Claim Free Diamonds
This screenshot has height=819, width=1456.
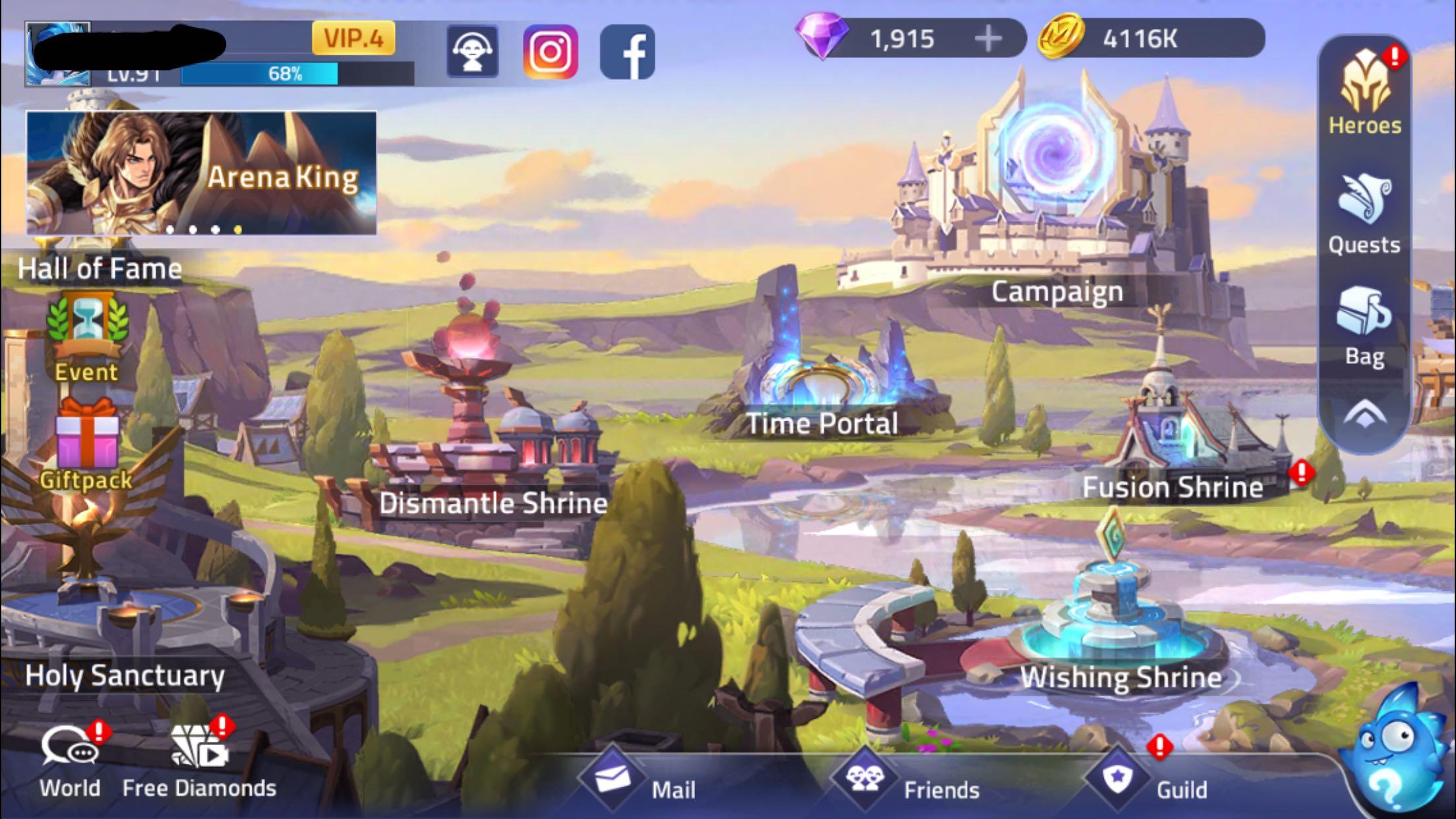(x=199, y=762)
